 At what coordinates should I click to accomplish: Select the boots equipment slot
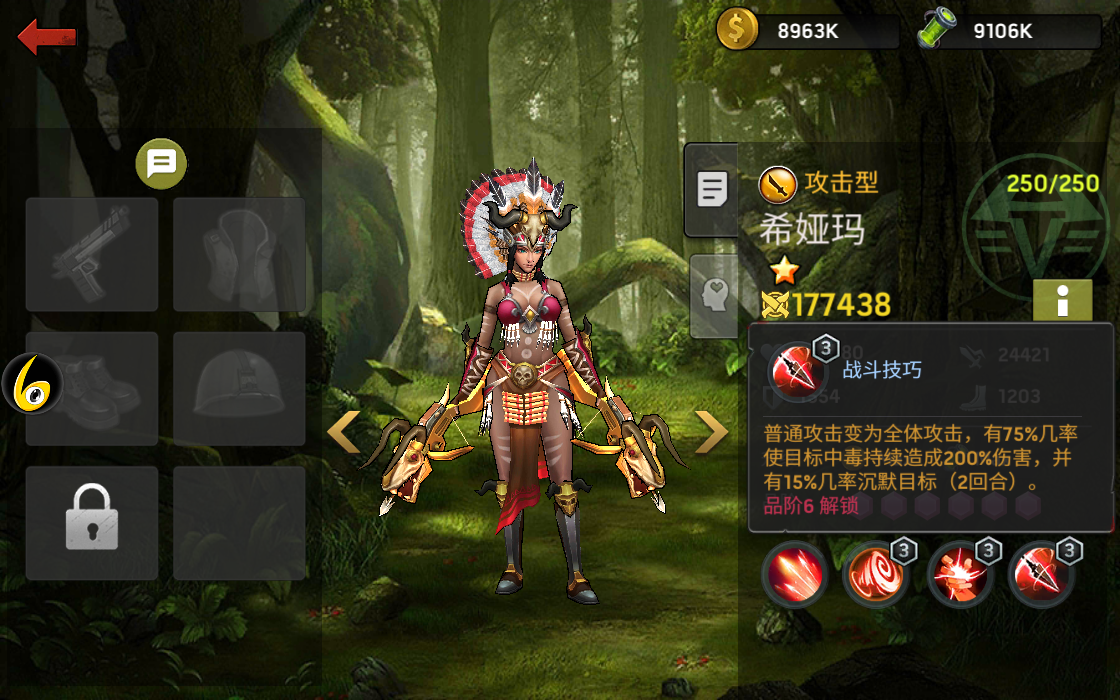coord(92,389)
